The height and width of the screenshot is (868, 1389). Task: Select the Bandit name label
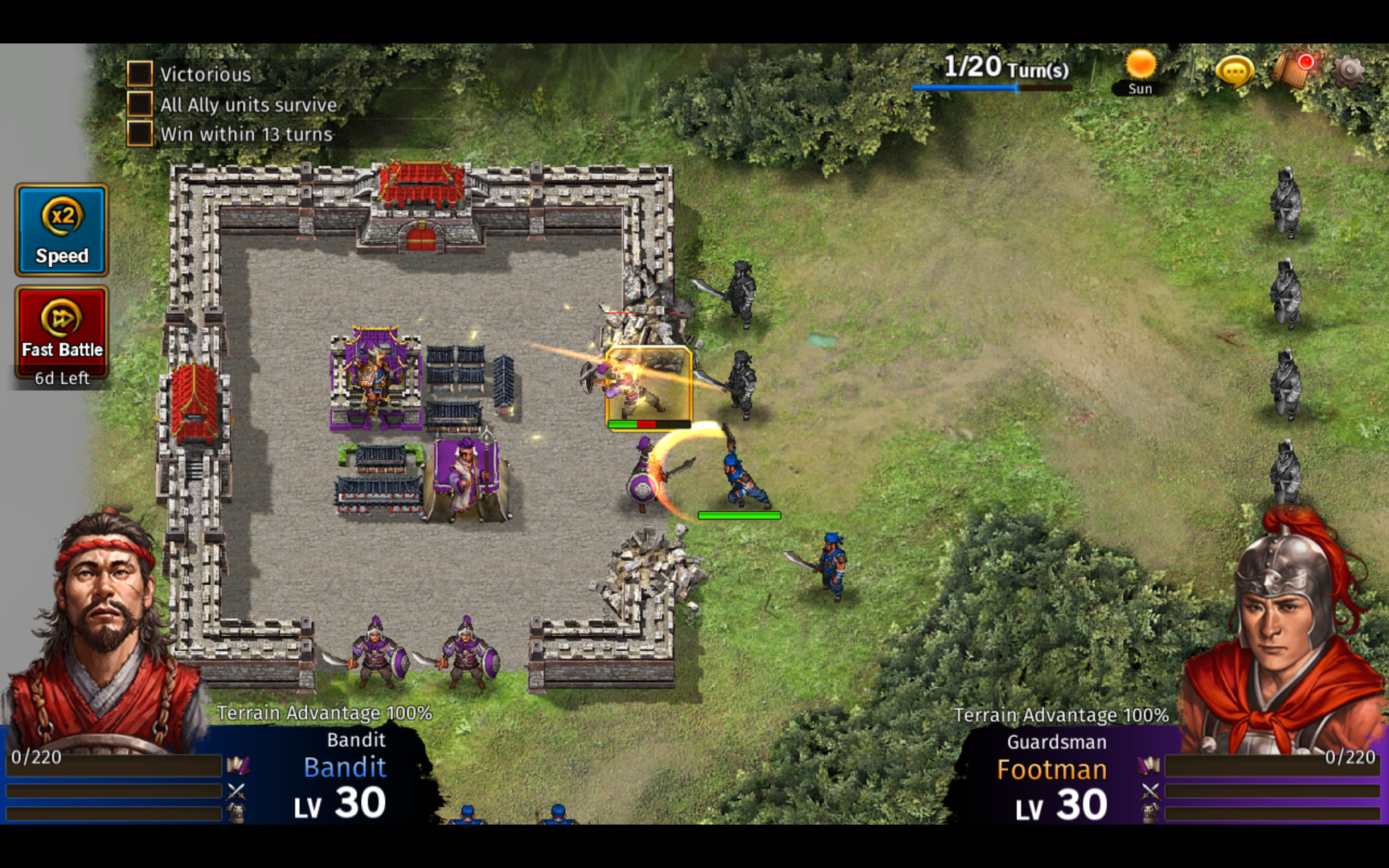click(x=344, y=767)
